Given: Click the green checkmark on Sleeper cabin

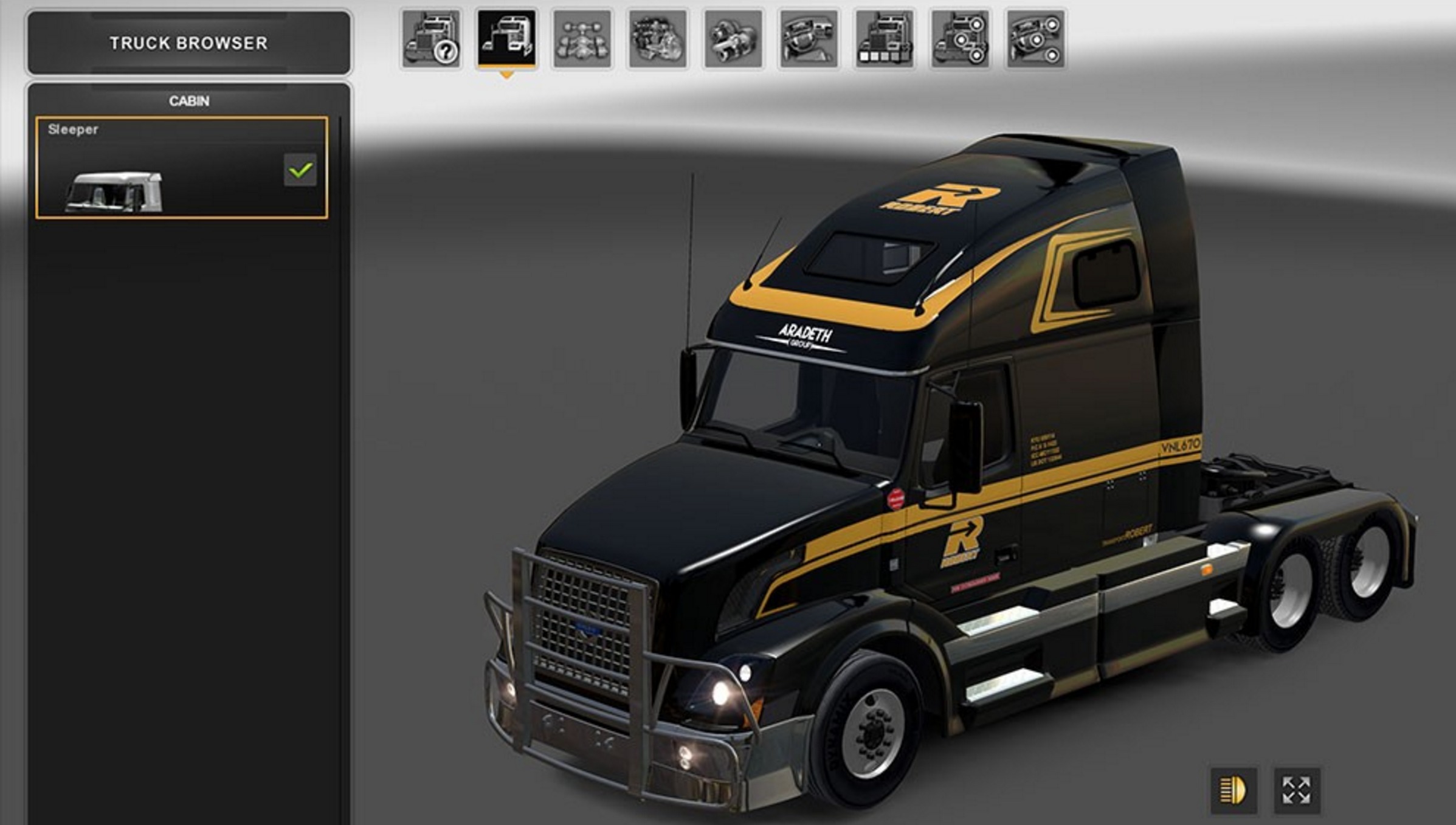Looking at the screenshot, I should click(300, 170).
